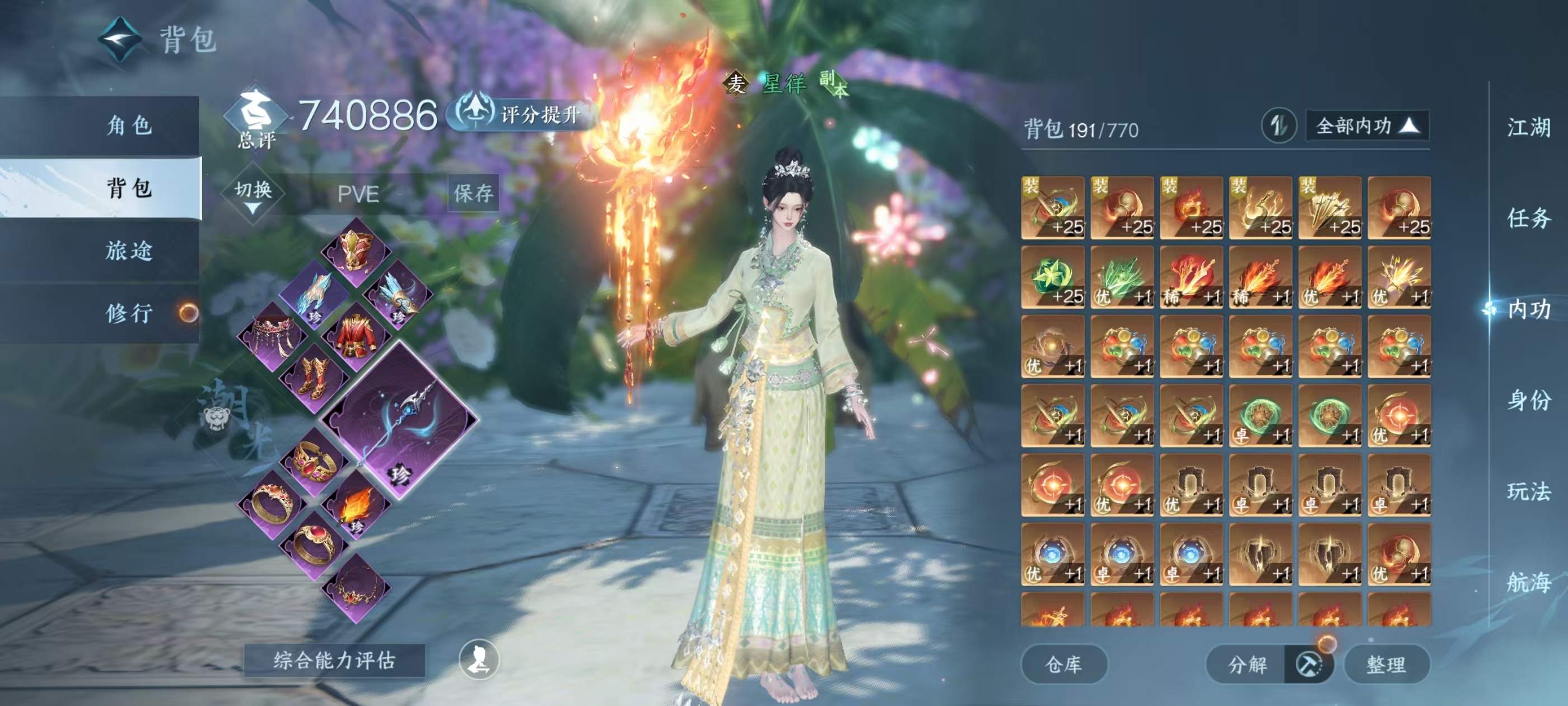Open 综合能力评估 evaluation
Screen dimensions: 1568x706
click(x=334, y=660)
